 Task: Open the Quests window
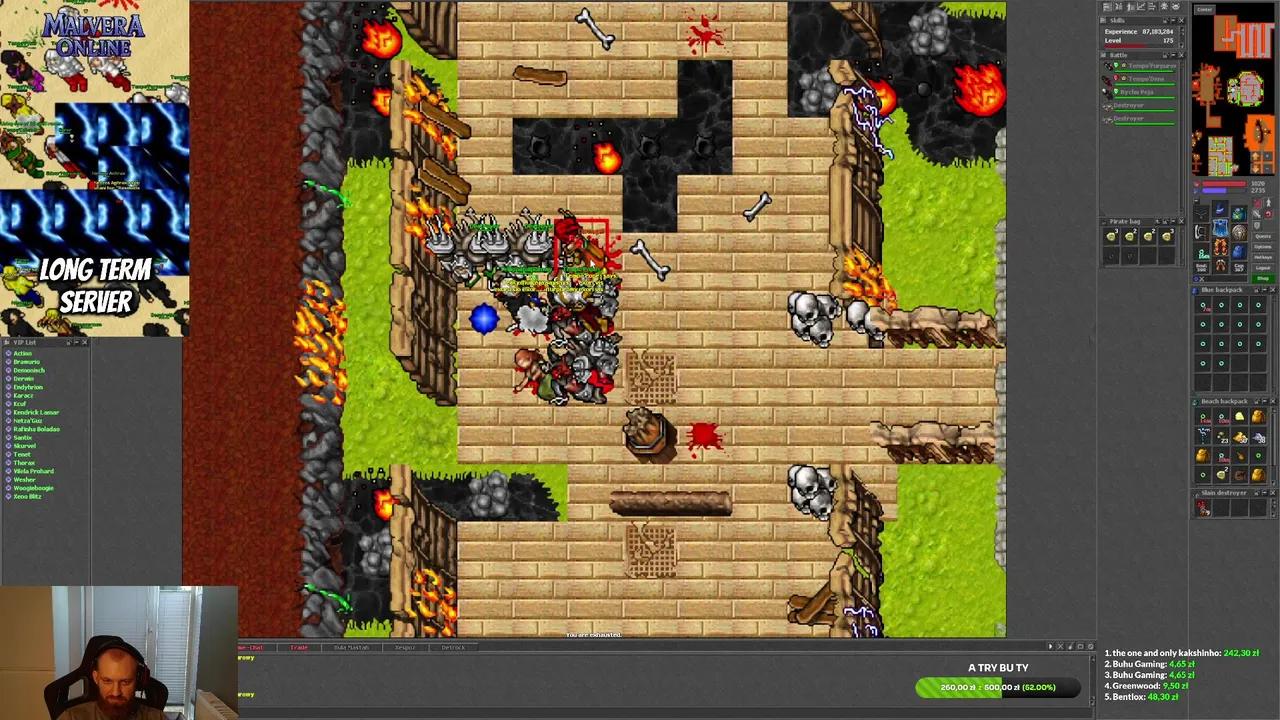point(1263,237)
